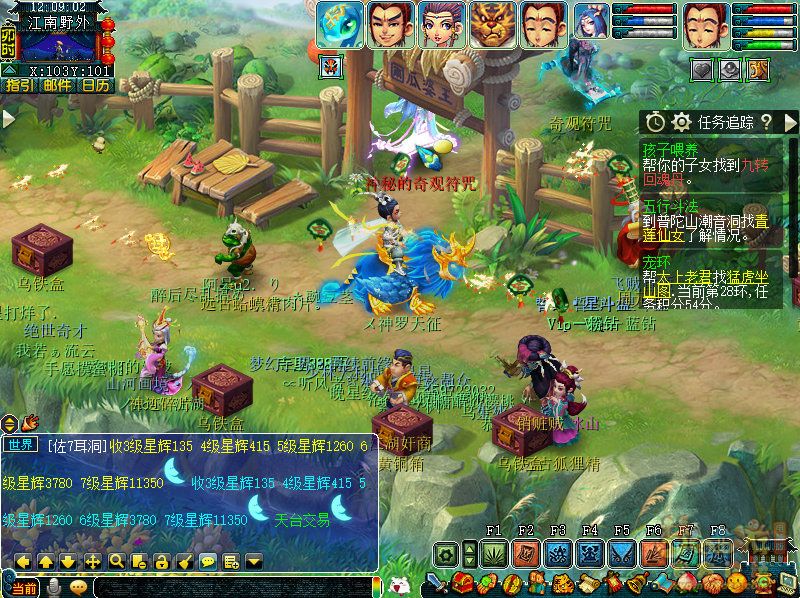The height and width of the screenshot is (598, 800).
Task: Open the 任务追踪 help question mark
Action: (765, 122)
